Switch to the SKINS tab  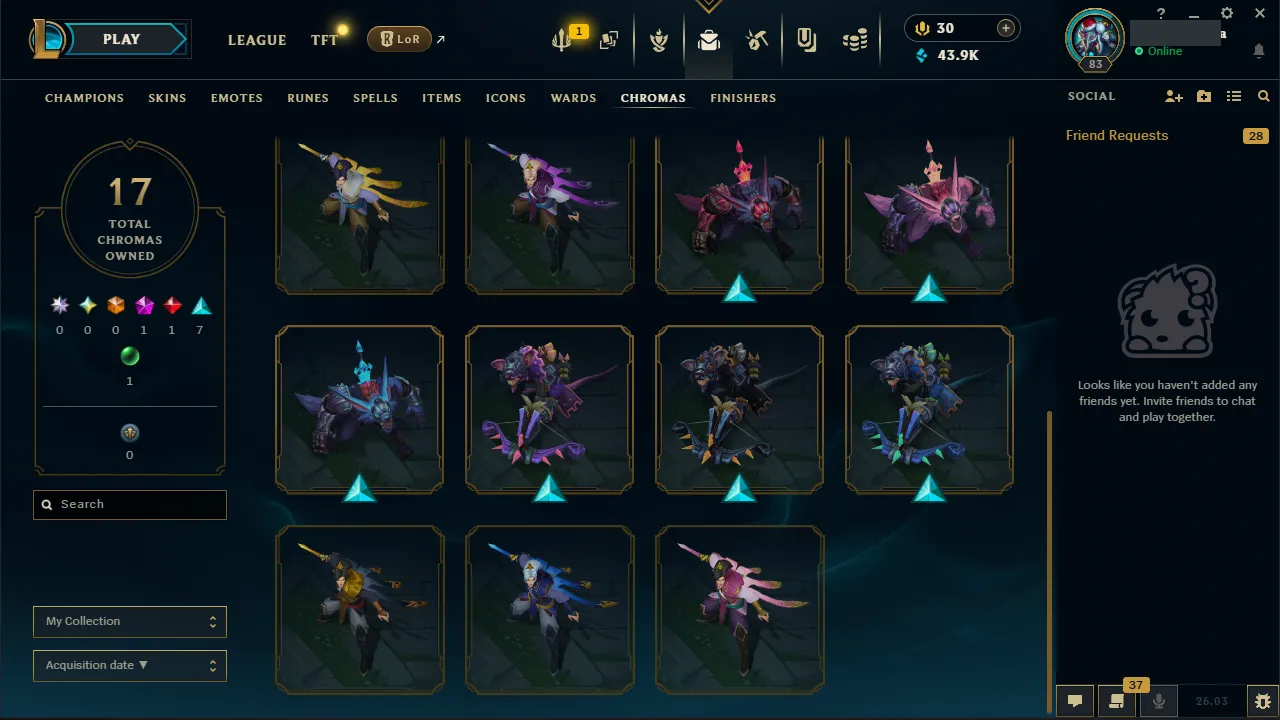coord(167,98)
